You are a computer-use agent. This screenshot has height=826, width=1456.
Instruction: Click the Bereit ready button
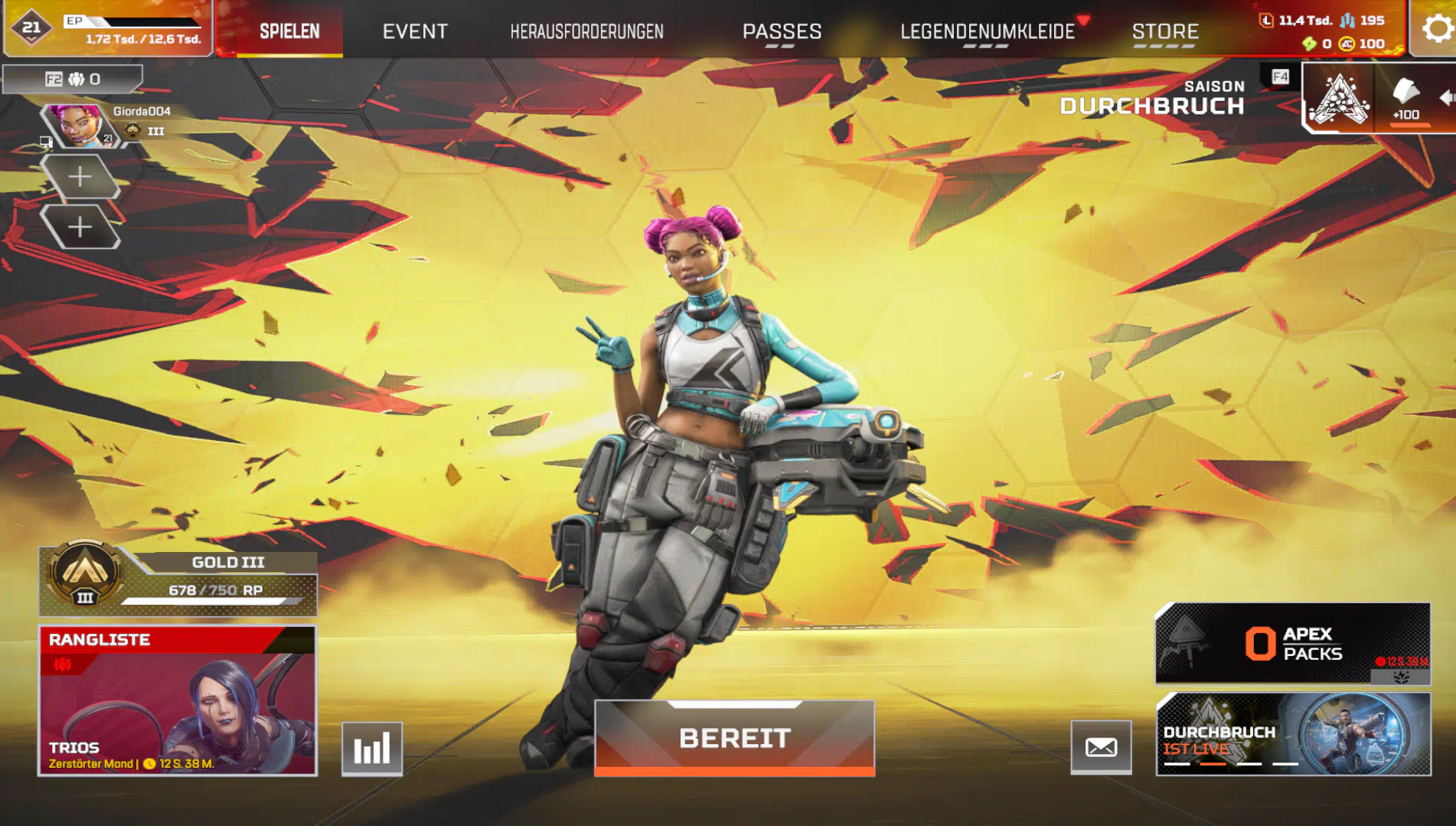point(734,738)
